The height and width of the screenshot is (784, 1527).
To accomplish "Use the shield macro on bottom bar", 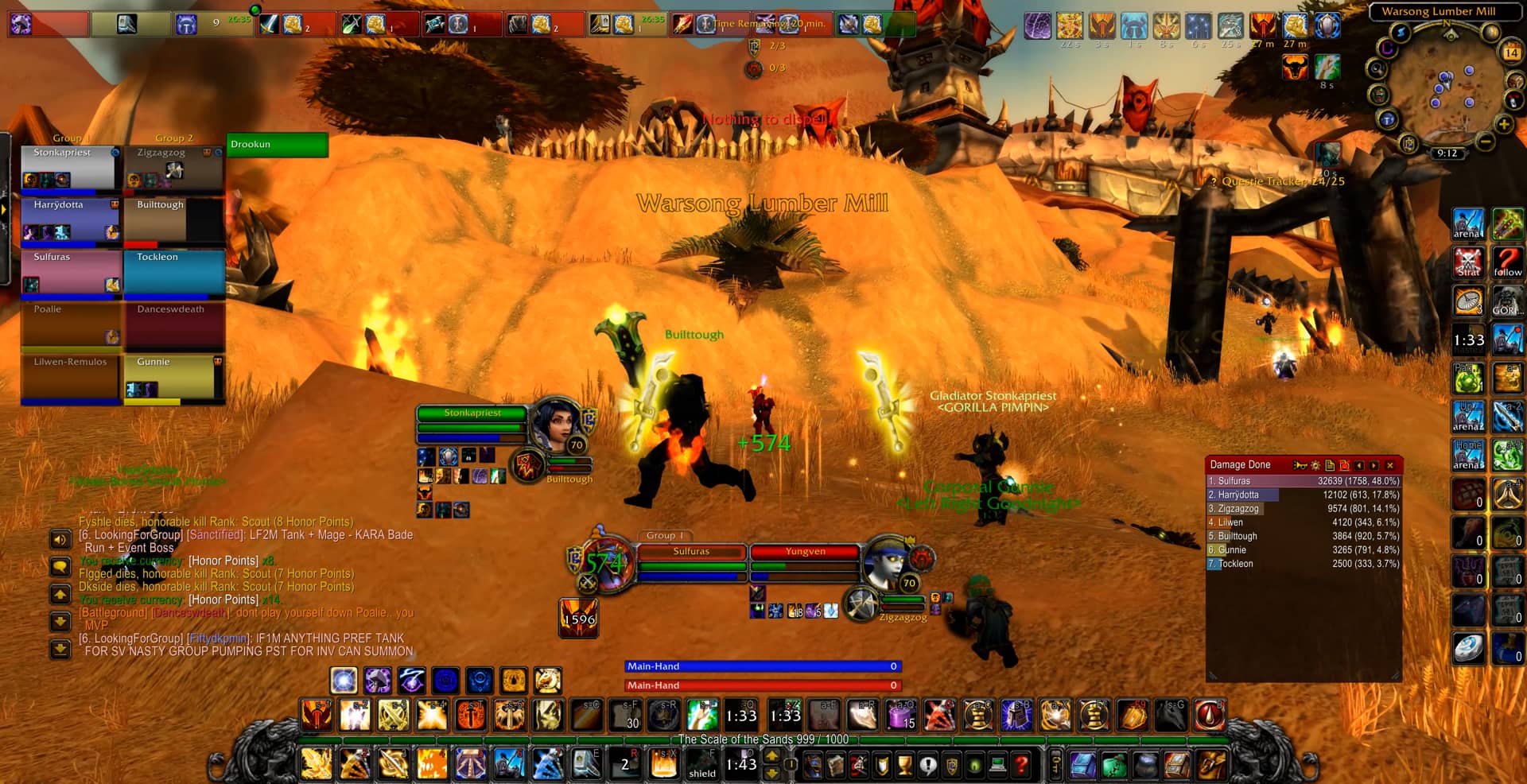I will [702, 765].
